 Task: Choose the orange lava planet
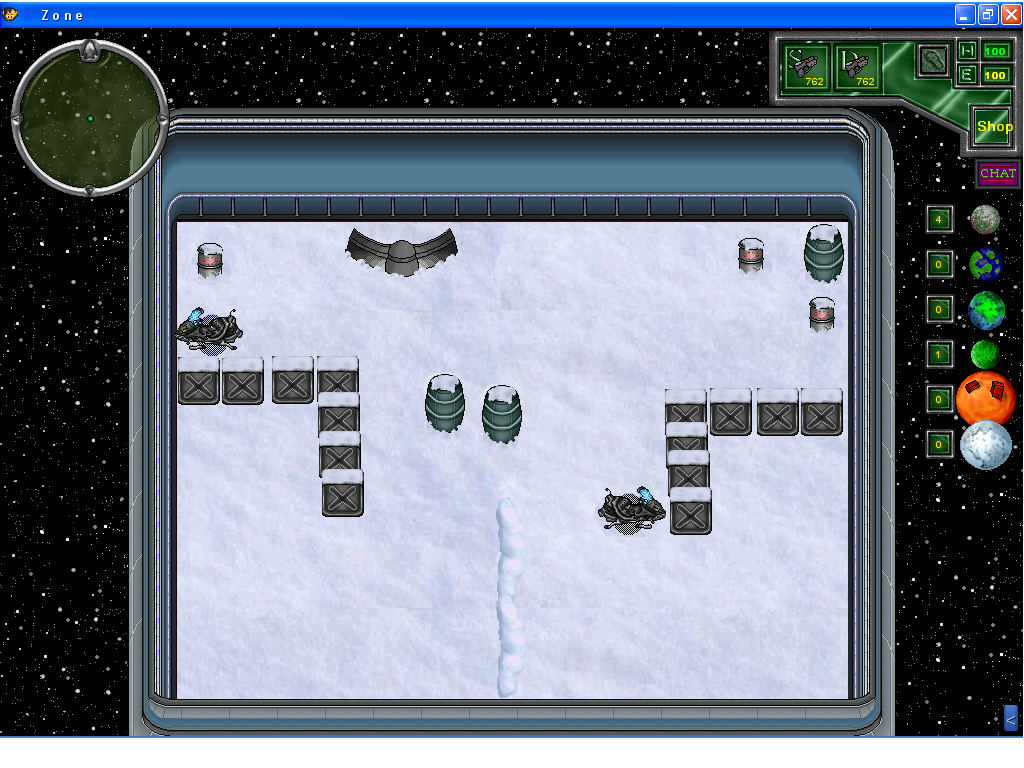[986, 398]
